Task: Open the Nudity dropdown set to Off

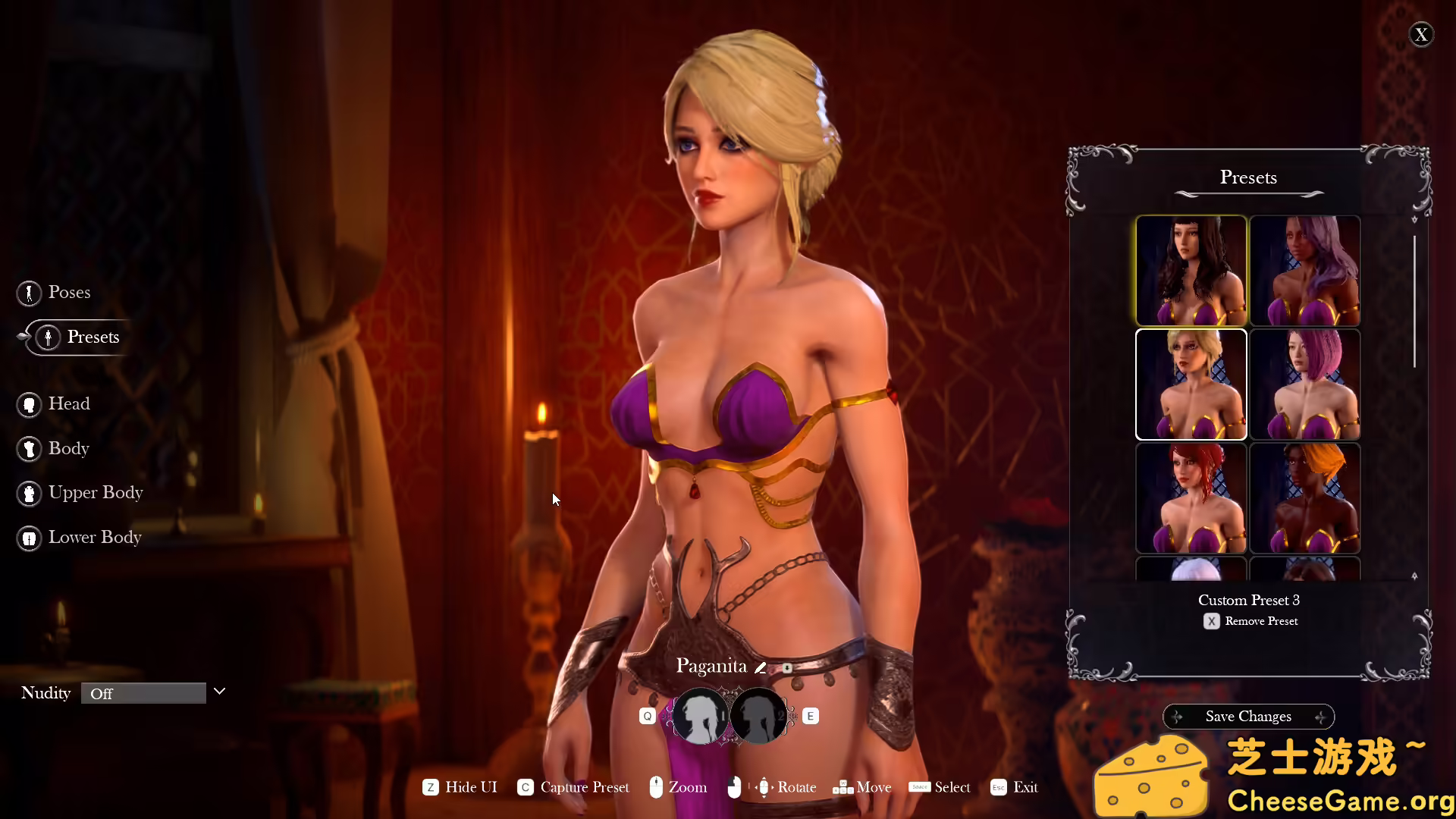Action: 144,693
